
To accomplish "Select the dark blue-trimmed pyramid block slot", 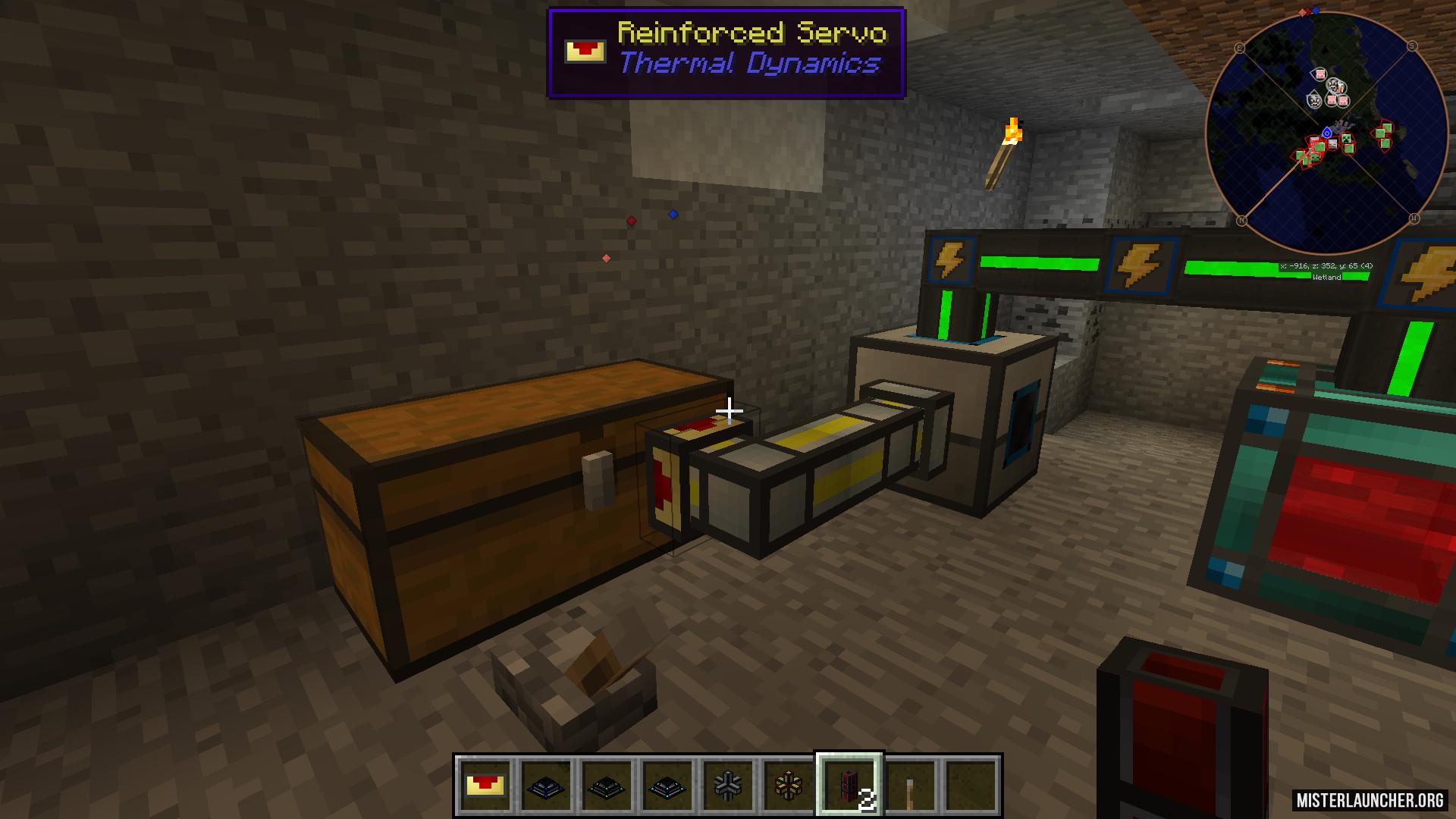I will (546, 786).
